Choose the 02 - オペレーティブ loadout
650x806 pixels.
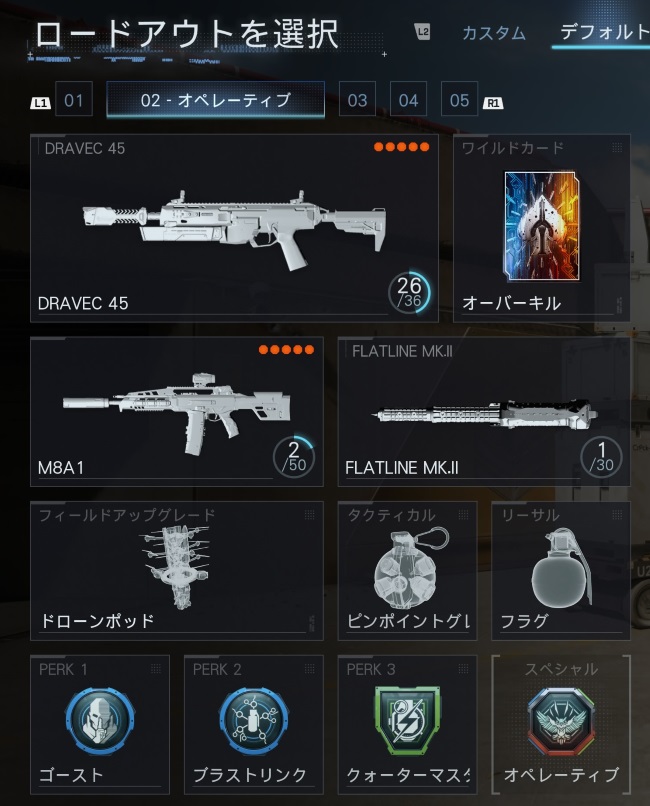coord(215,100)
